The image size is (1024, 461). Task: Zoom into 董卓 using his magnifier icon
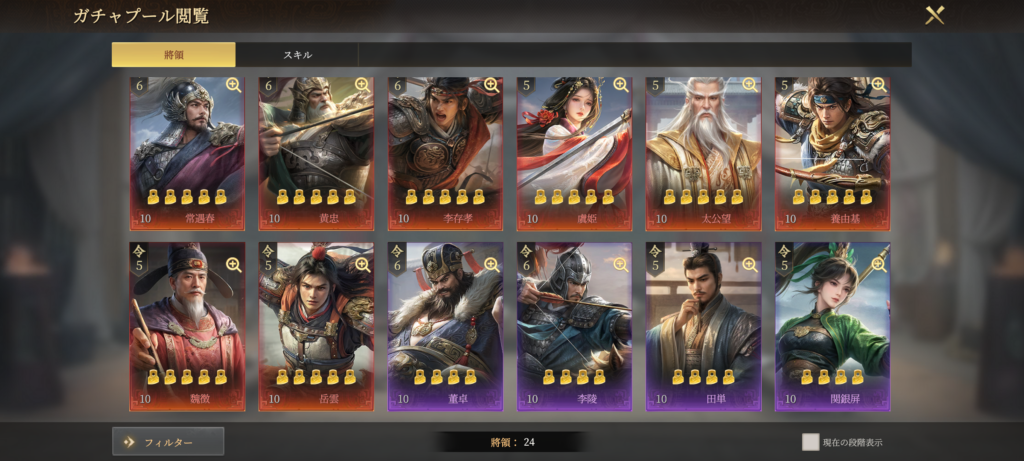click(491, 264)
